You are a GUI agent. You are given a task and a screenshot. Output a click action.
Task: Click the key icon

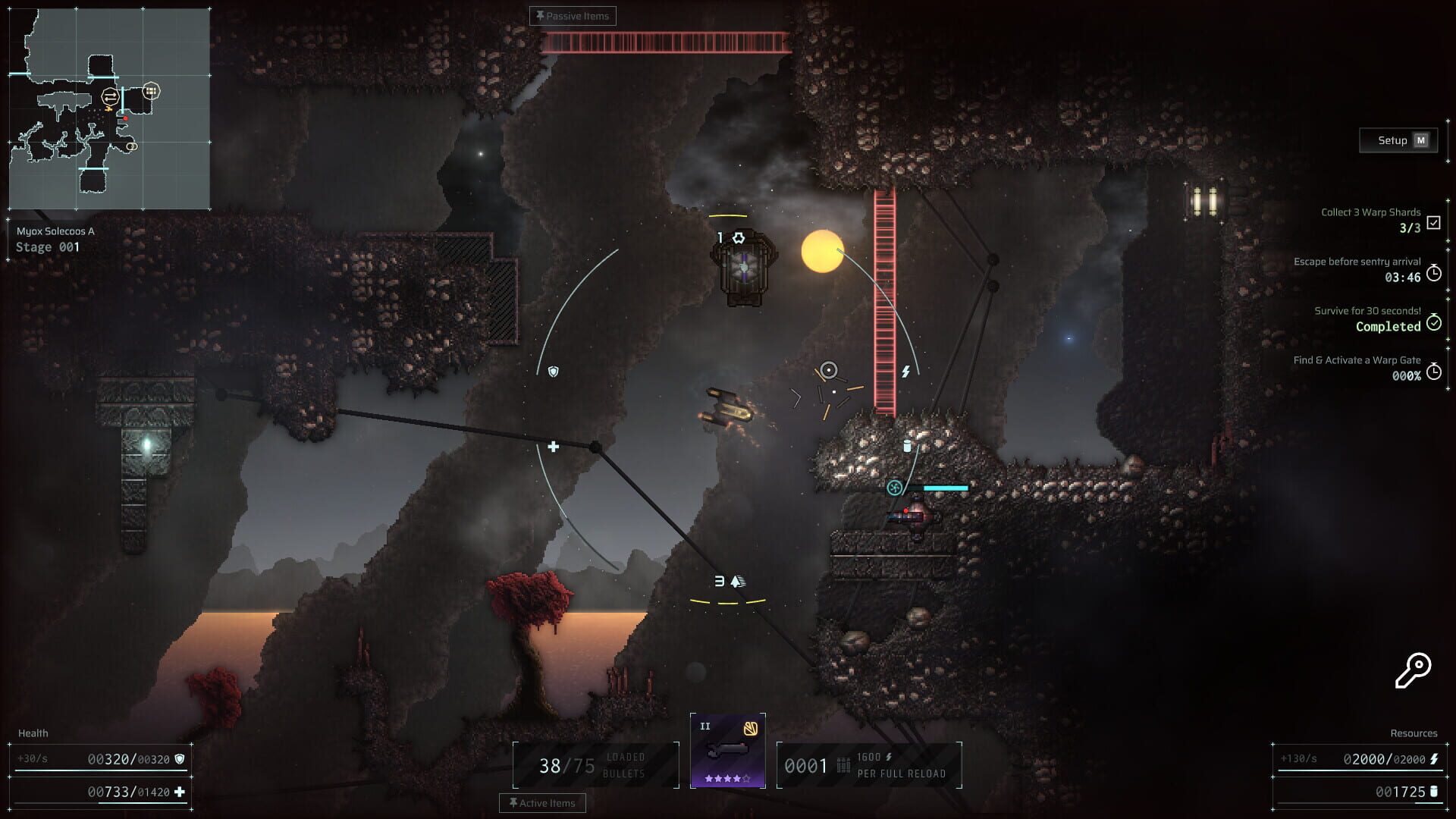(1412, 670)
